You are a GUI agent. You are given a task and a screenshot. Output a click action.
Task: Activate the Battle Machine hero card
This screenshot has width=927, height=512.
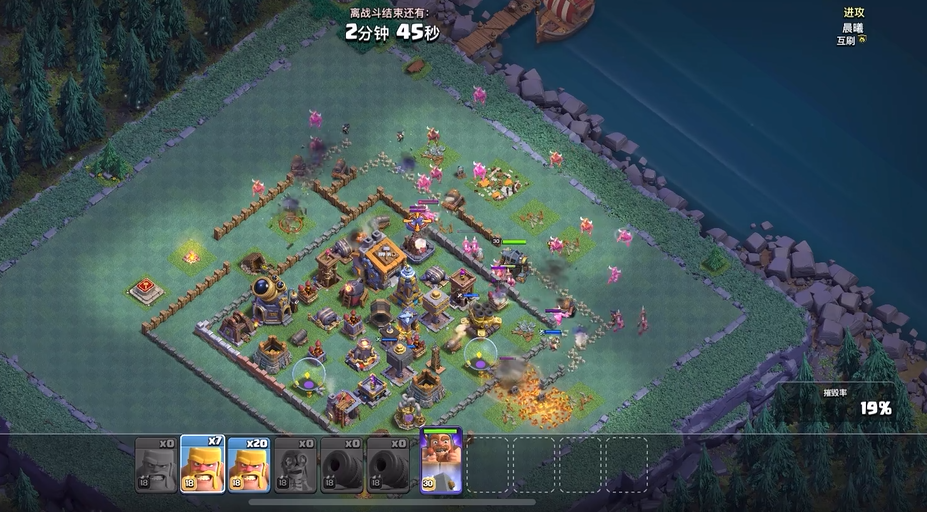coord(440,462)
